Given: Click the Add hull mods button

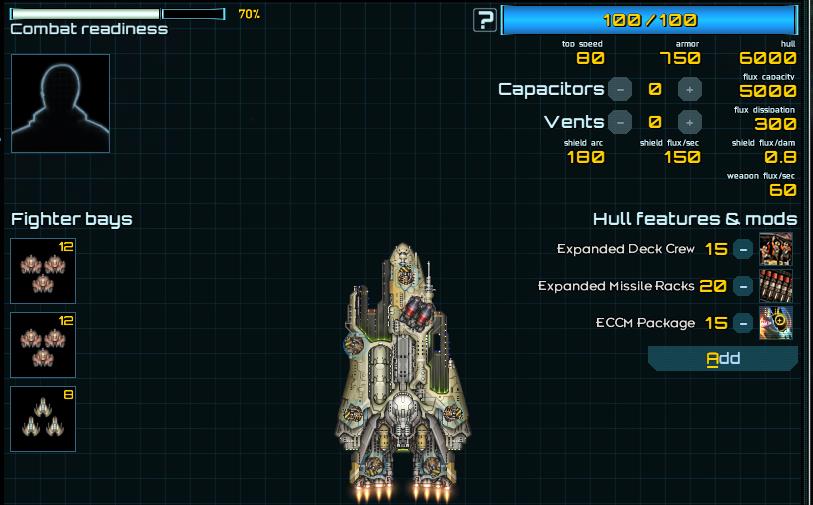Looking at the screenshot, I should (723, 358).
